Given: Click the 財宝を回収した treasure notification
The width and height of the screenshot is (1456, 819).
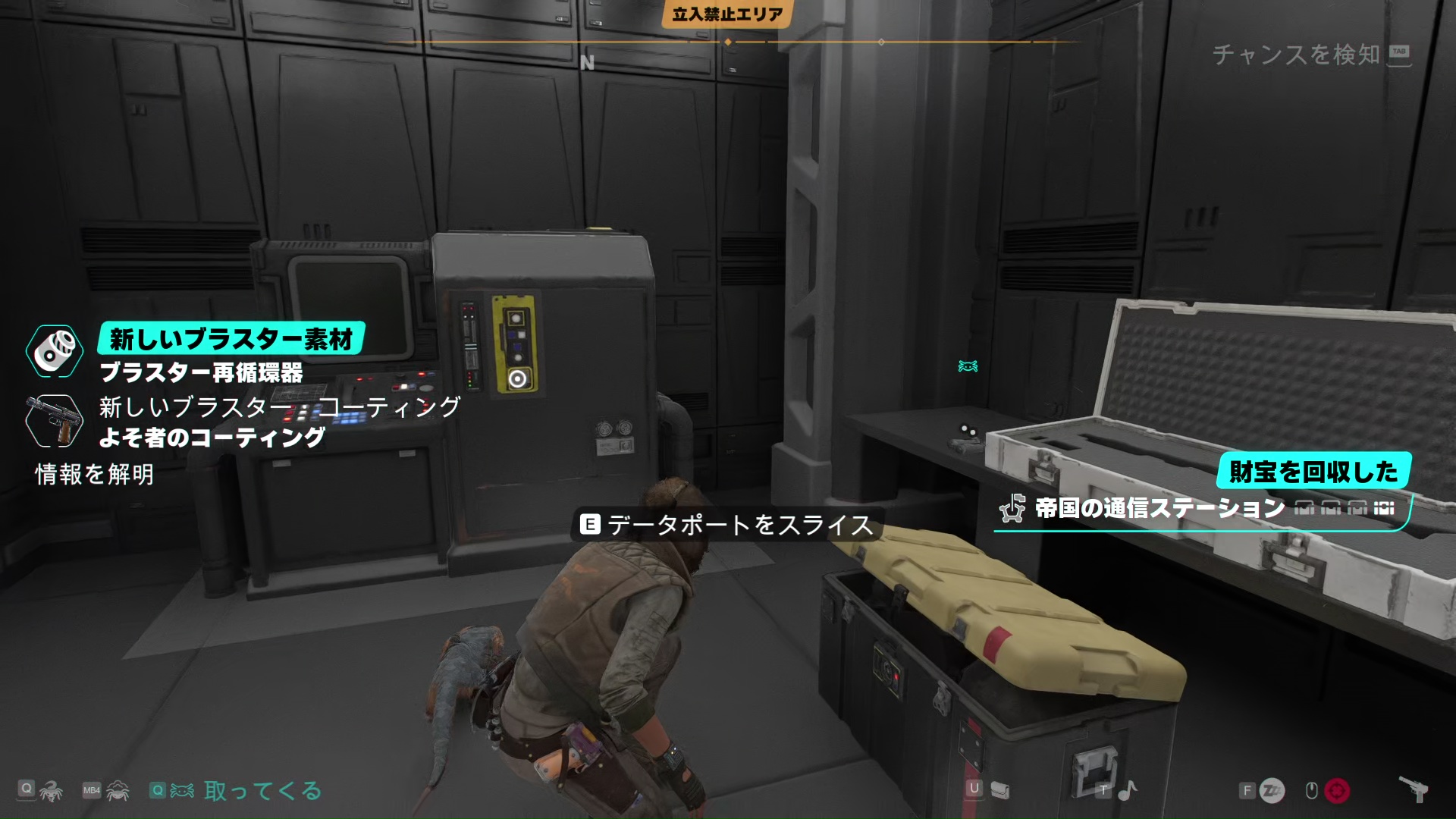Looking at the screenshot, I should 1313,472.
